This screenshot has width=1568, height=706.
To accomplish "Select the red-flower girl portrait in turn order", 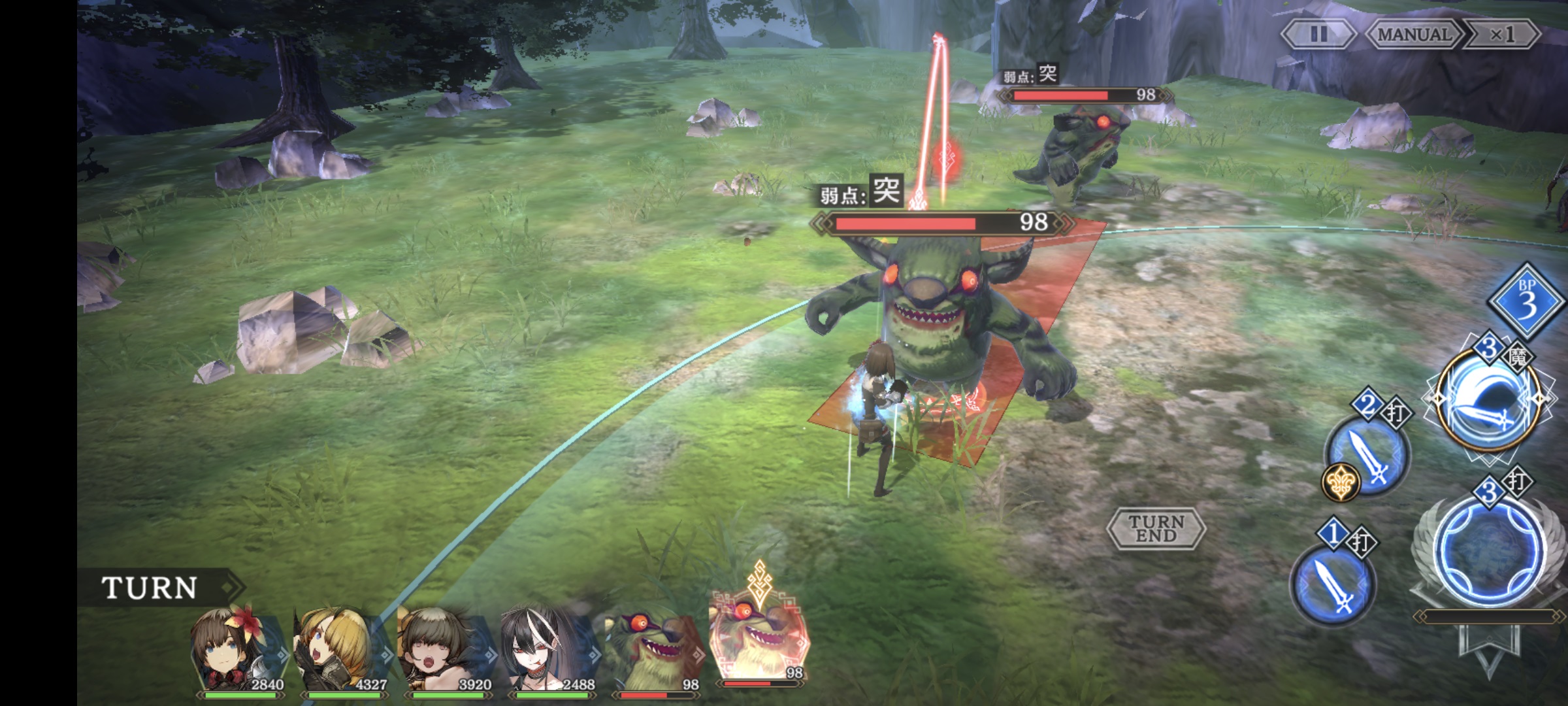I will [237, 649].
